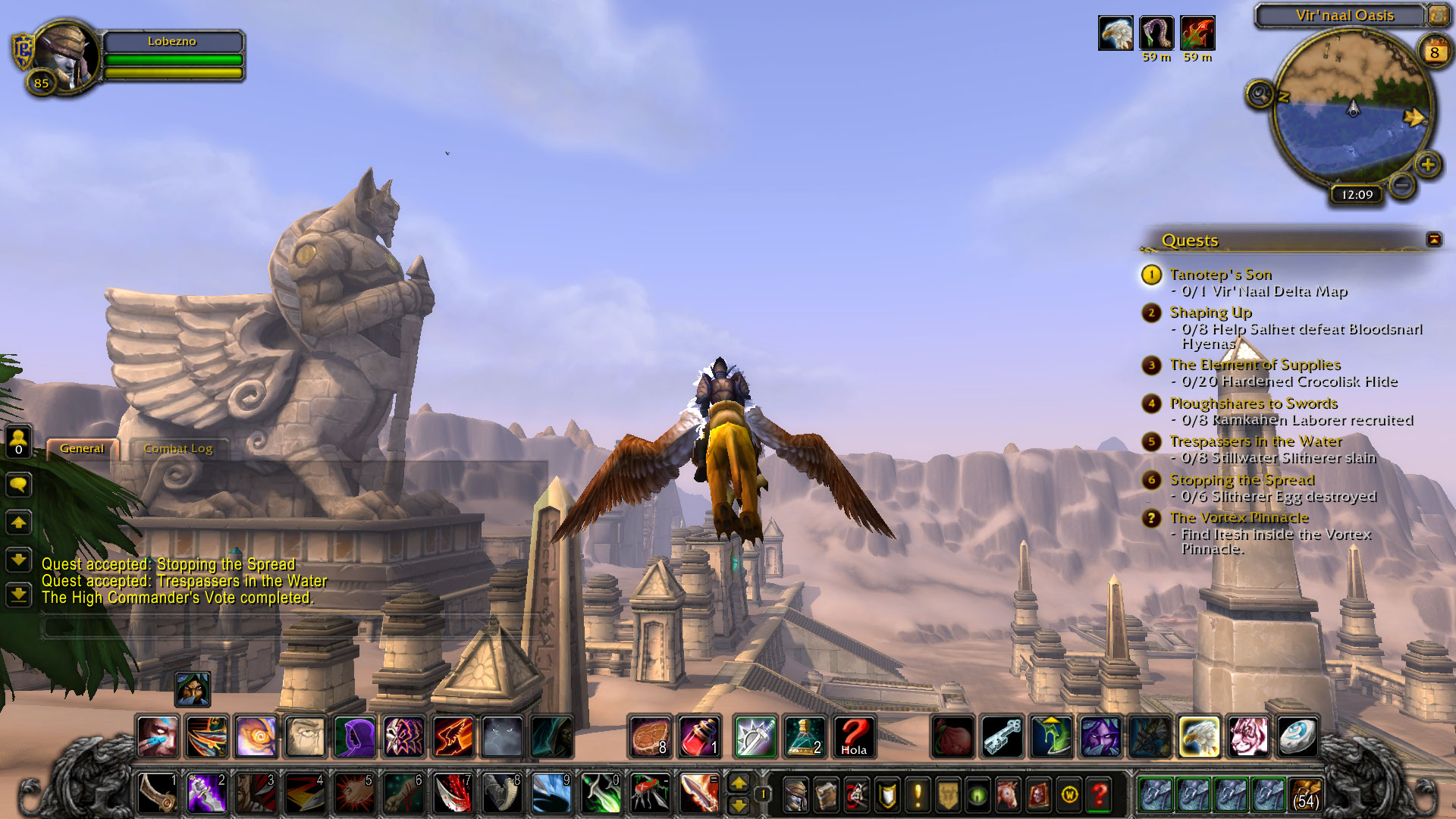
Task: Use the hearthstone on the action bar
Action: (x=1296, y=737)
